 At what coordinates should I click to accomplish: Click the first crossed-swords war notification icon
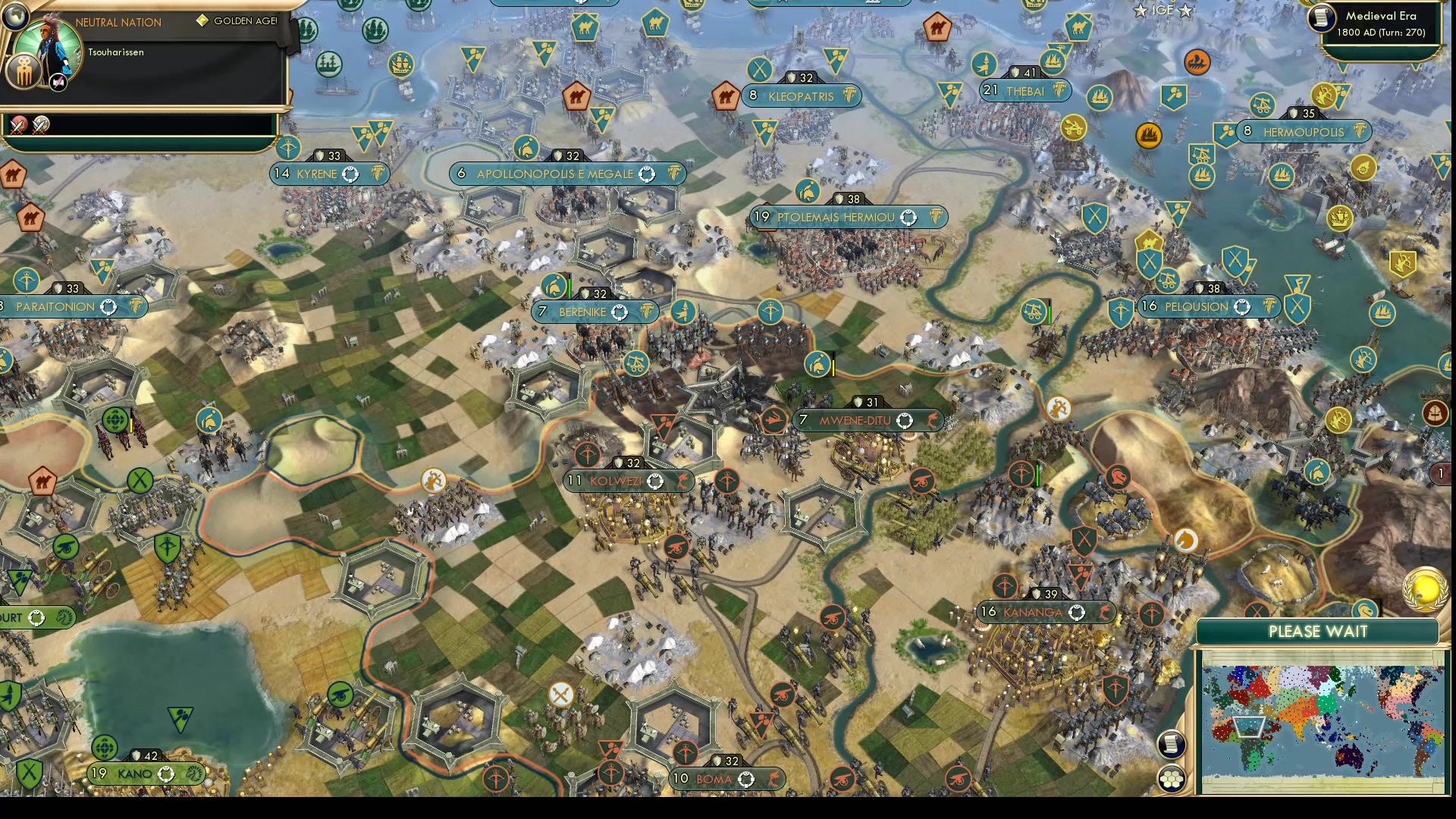[17, 125]
